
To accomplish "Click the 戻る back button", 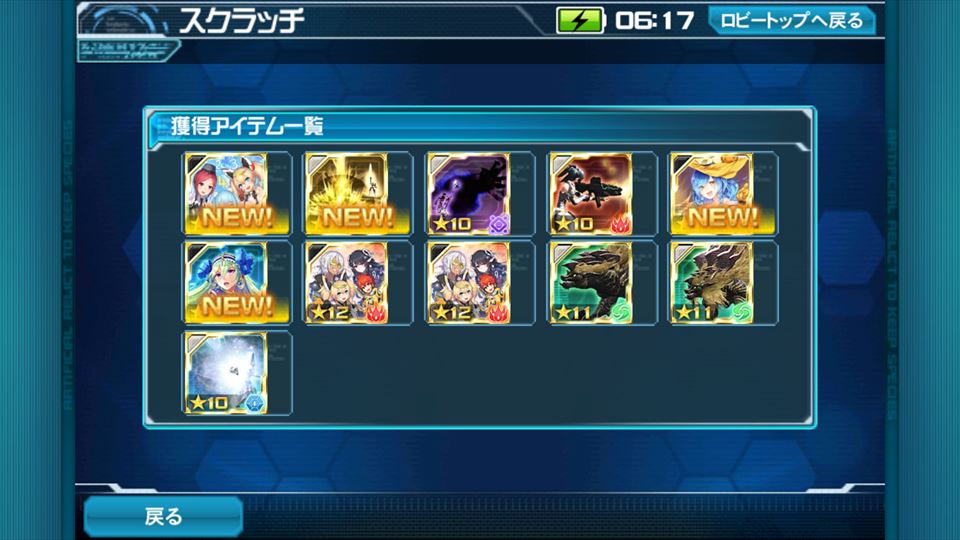I will tap(163, 516).
